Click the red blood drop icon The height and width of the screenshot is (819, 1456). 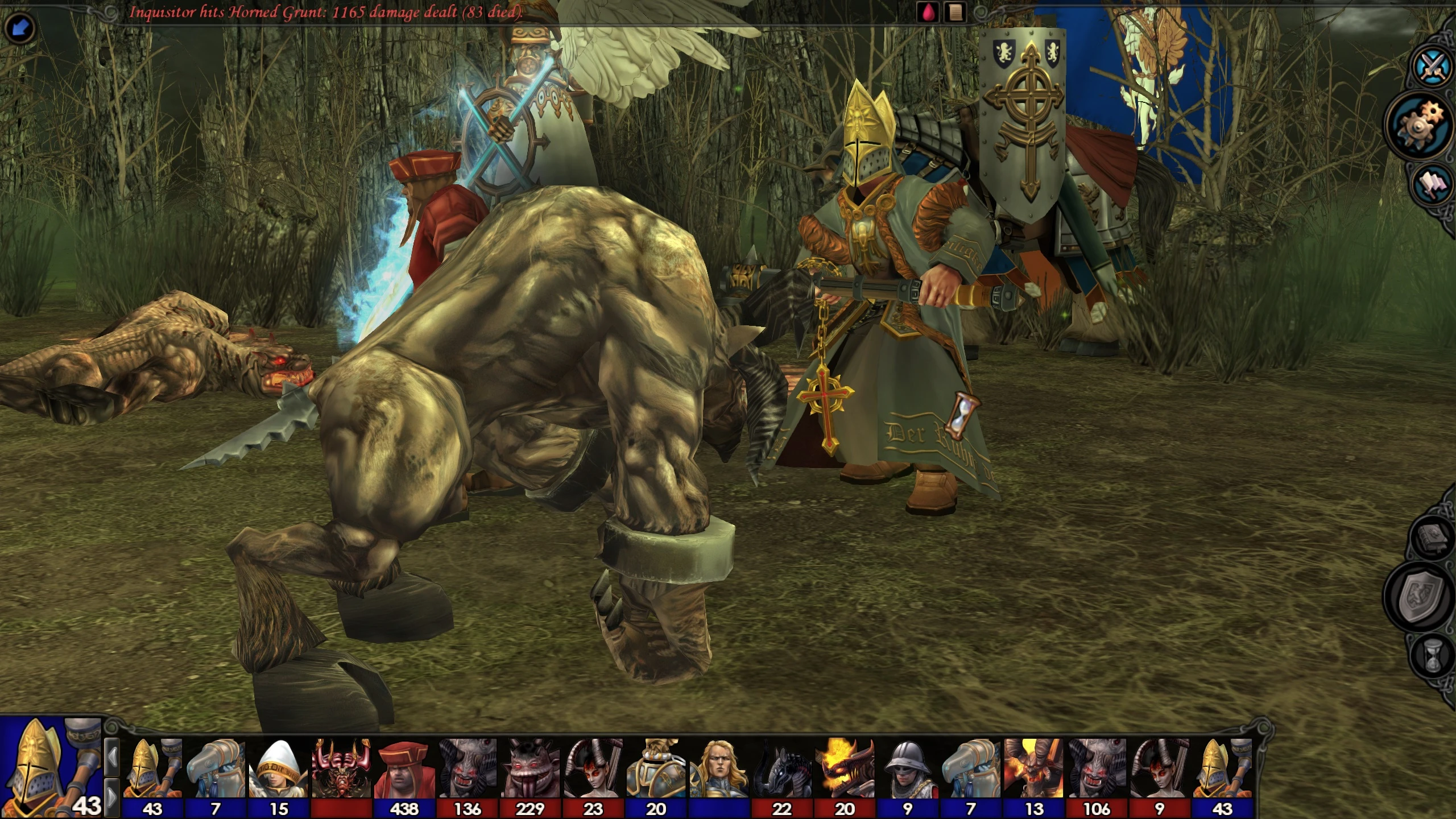coord(928,13)
